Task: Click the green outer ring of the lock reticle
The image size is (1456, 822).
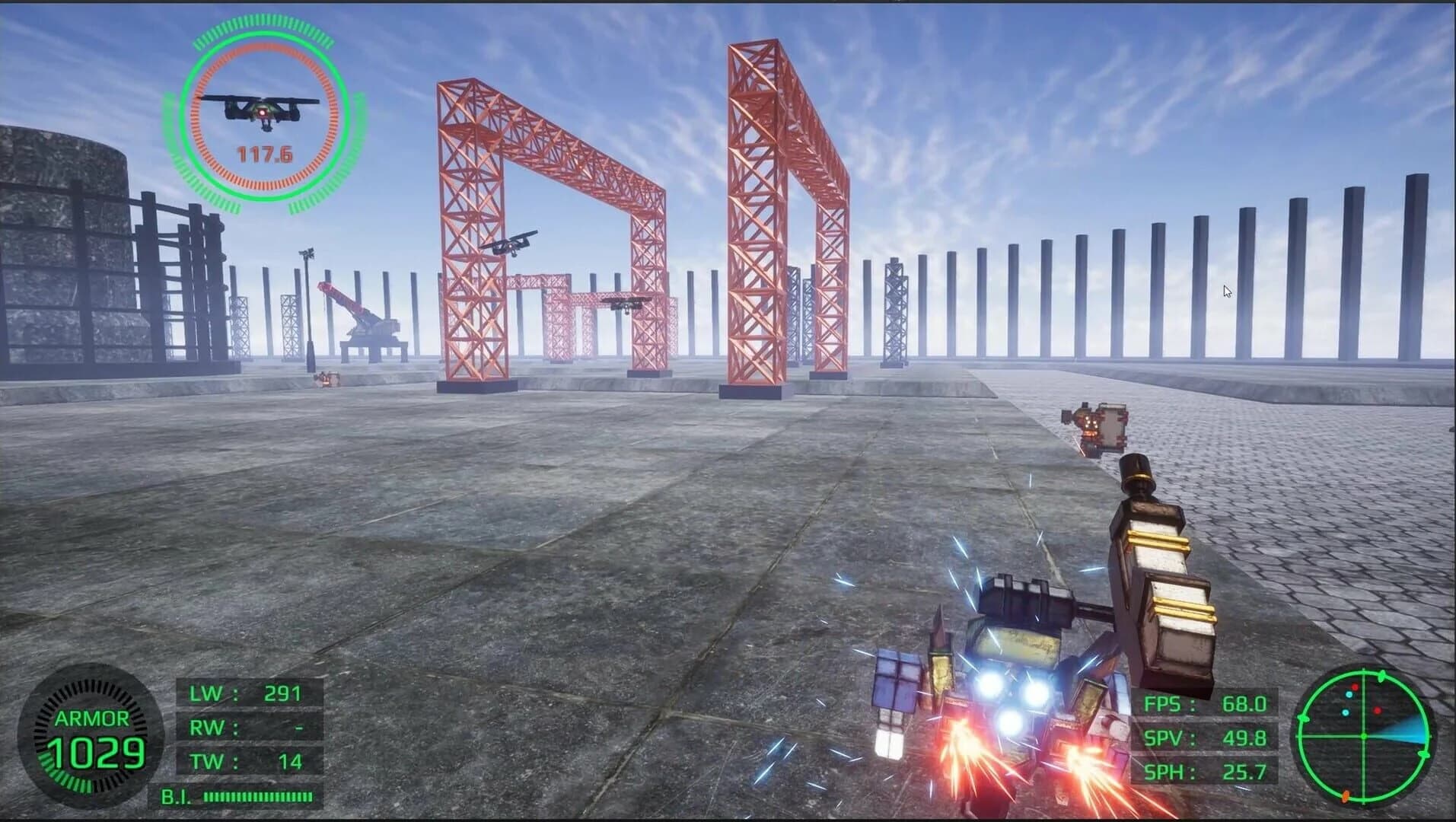Action: (x=264, y=34)
